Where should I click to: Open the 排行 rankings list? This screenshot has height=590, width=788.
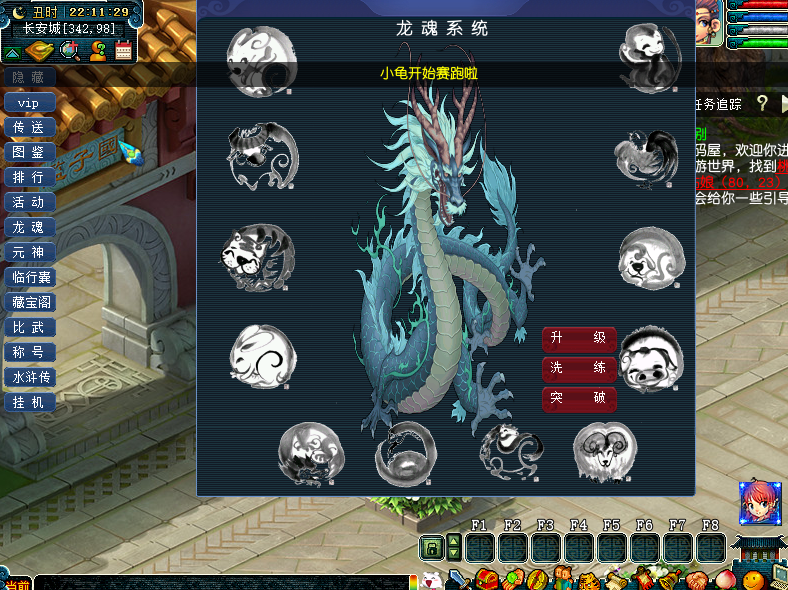[29, 178]
